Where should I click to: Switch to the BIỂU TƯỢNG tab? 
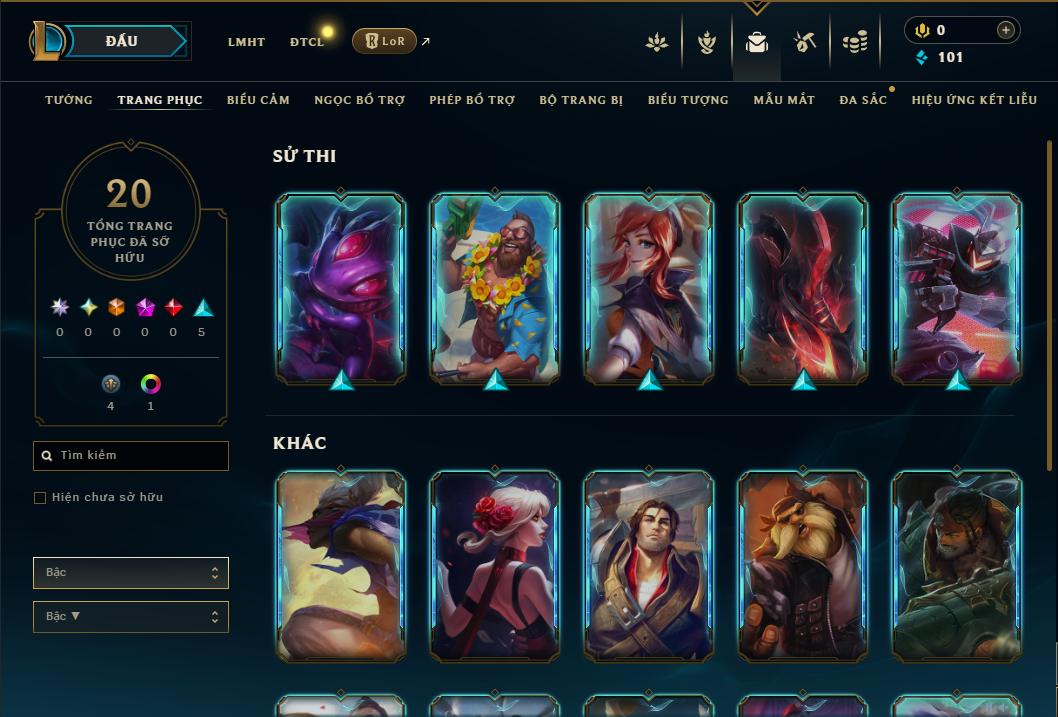(x=688, y=100)
